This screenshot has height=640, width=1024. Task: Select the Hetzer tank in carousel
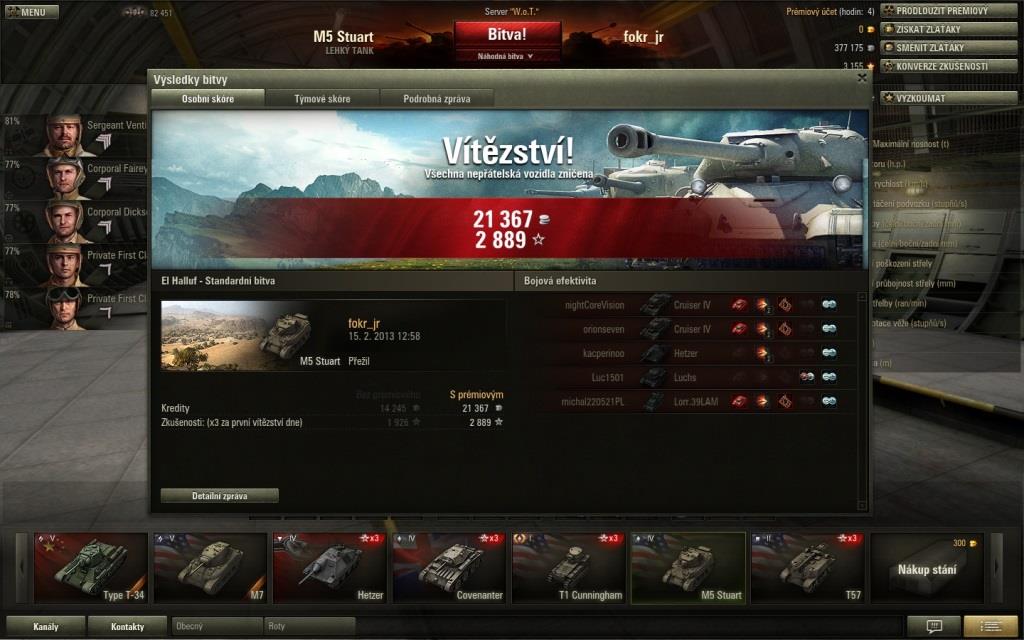[x=330, y=567]
